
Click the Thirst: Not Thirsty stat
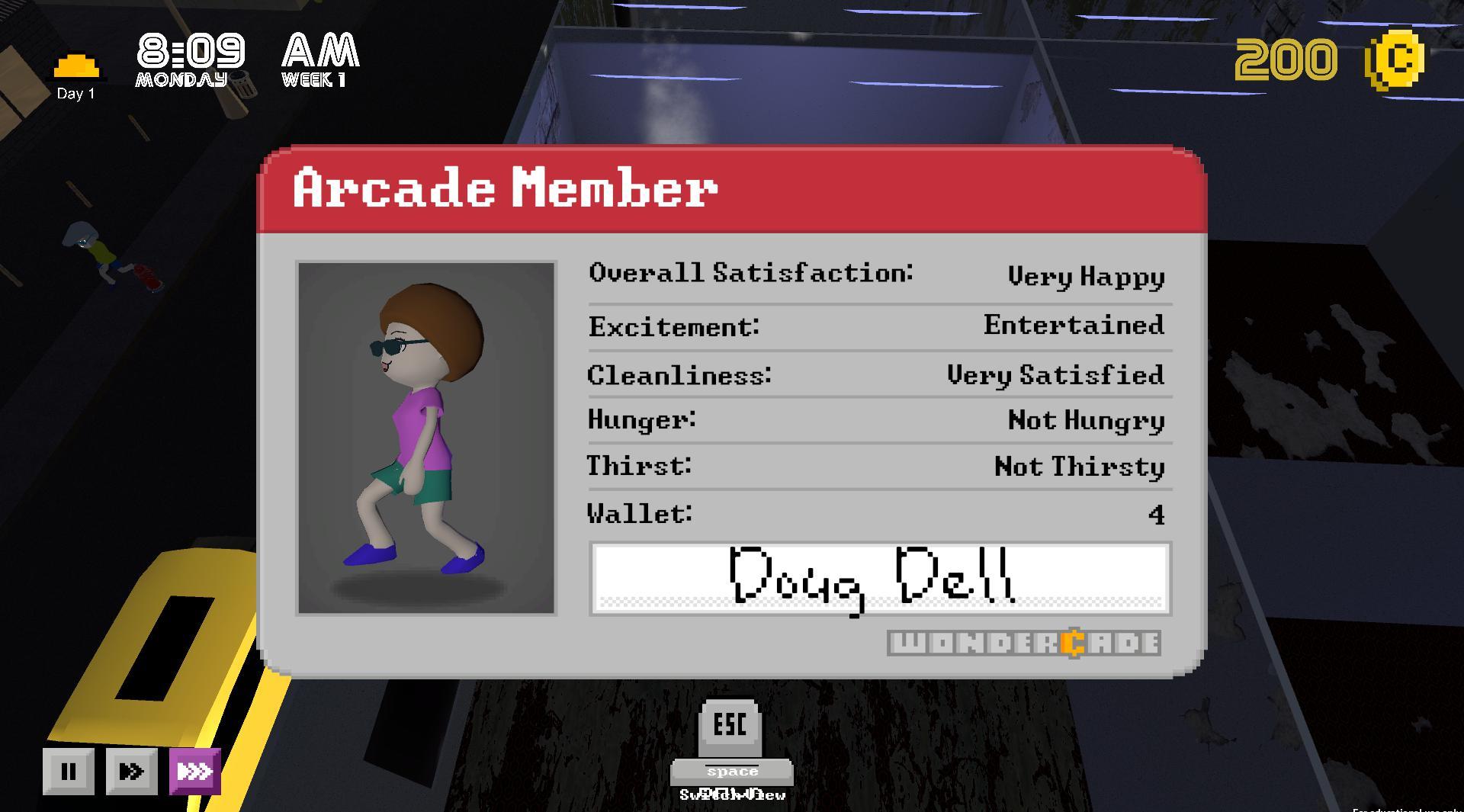[877, 467]
